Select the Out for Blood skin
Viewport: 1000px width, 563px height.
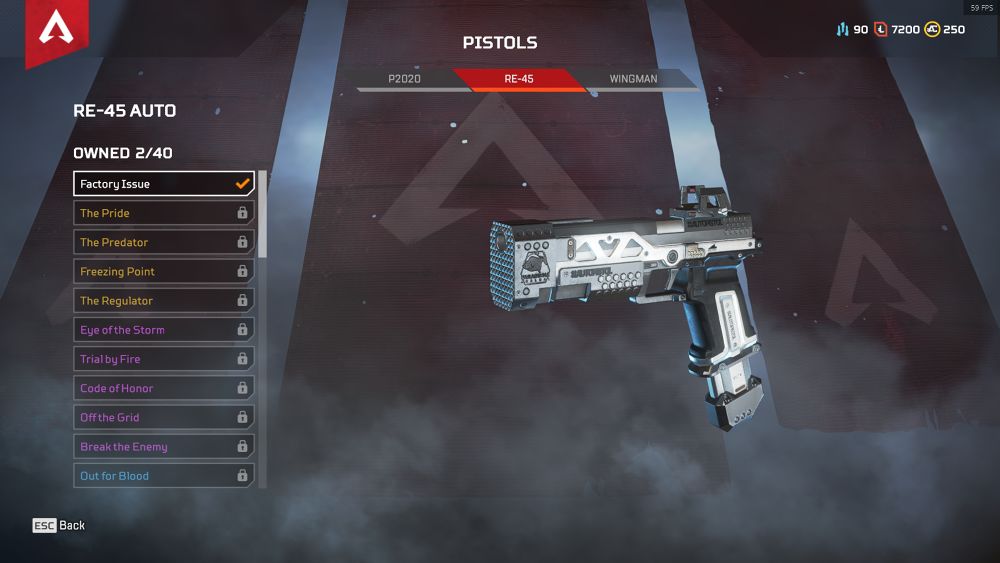click(x=164, y=476)
